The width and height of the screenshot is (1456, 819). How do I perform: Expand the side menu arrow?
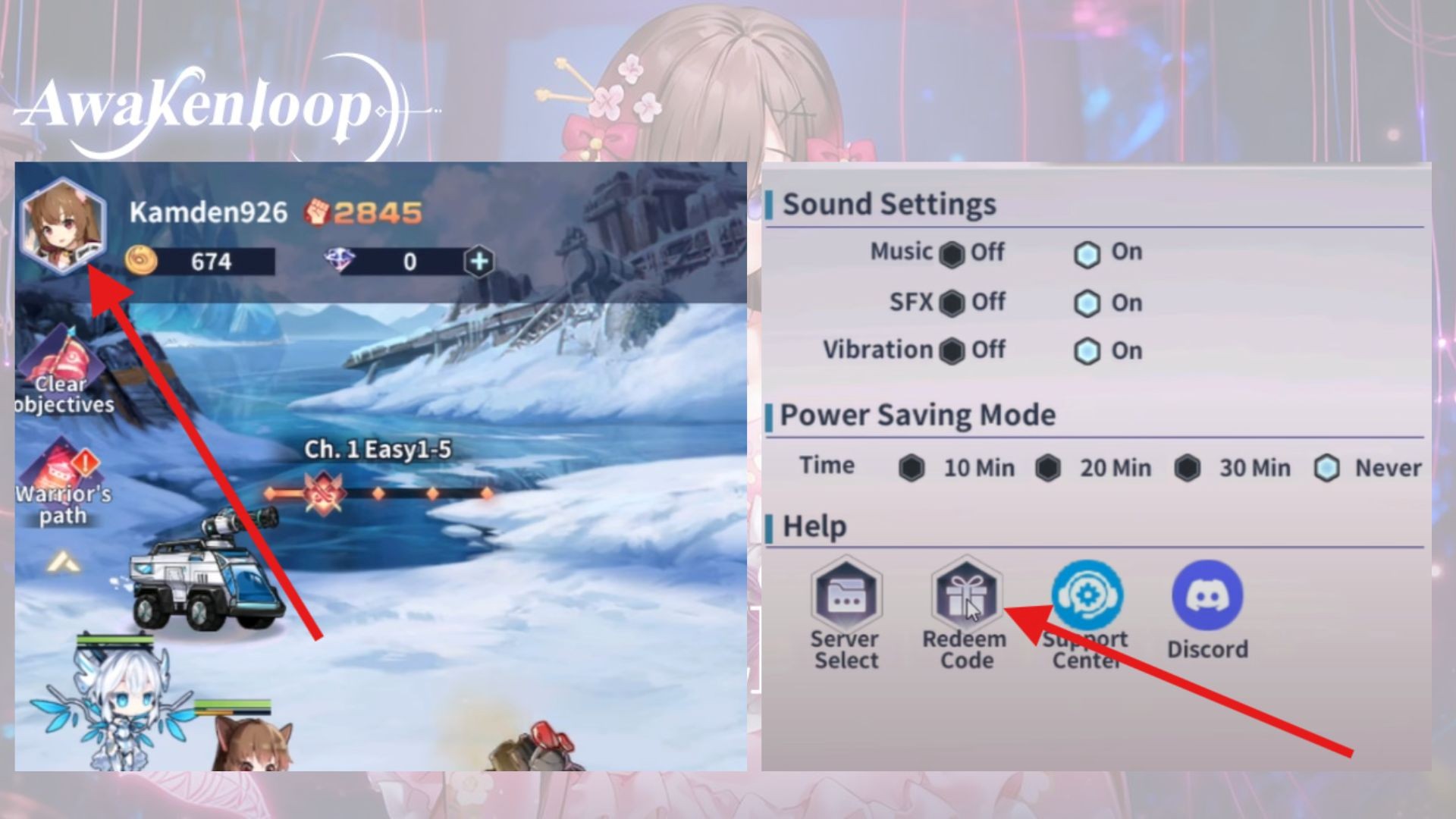click(x=64, y=563)
